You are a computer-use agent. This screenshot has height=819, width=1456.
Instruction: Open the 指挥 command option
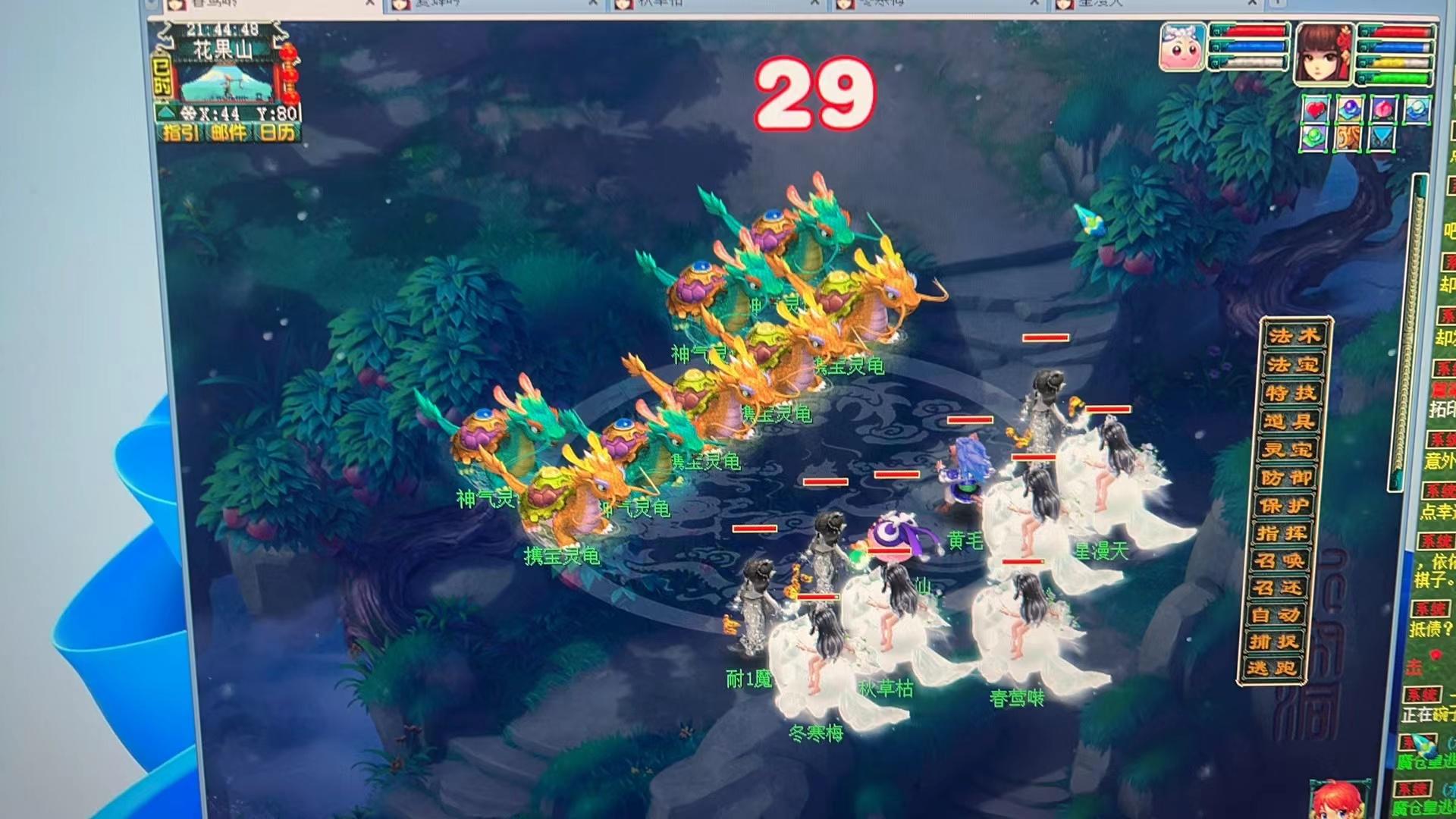click(1282, 533)
